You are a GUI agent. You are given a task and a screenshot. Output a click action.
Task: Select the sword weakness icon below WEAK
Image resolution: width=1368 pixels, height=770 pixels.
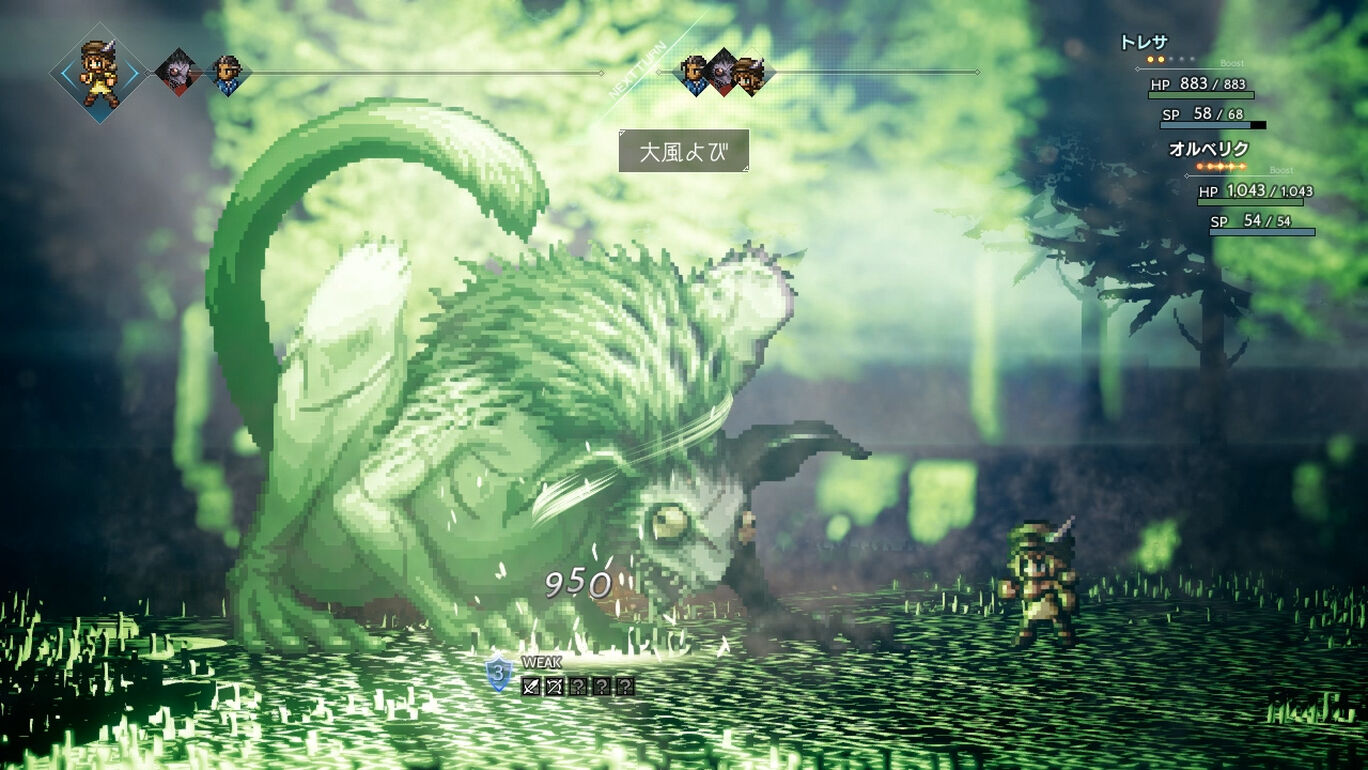529,686
